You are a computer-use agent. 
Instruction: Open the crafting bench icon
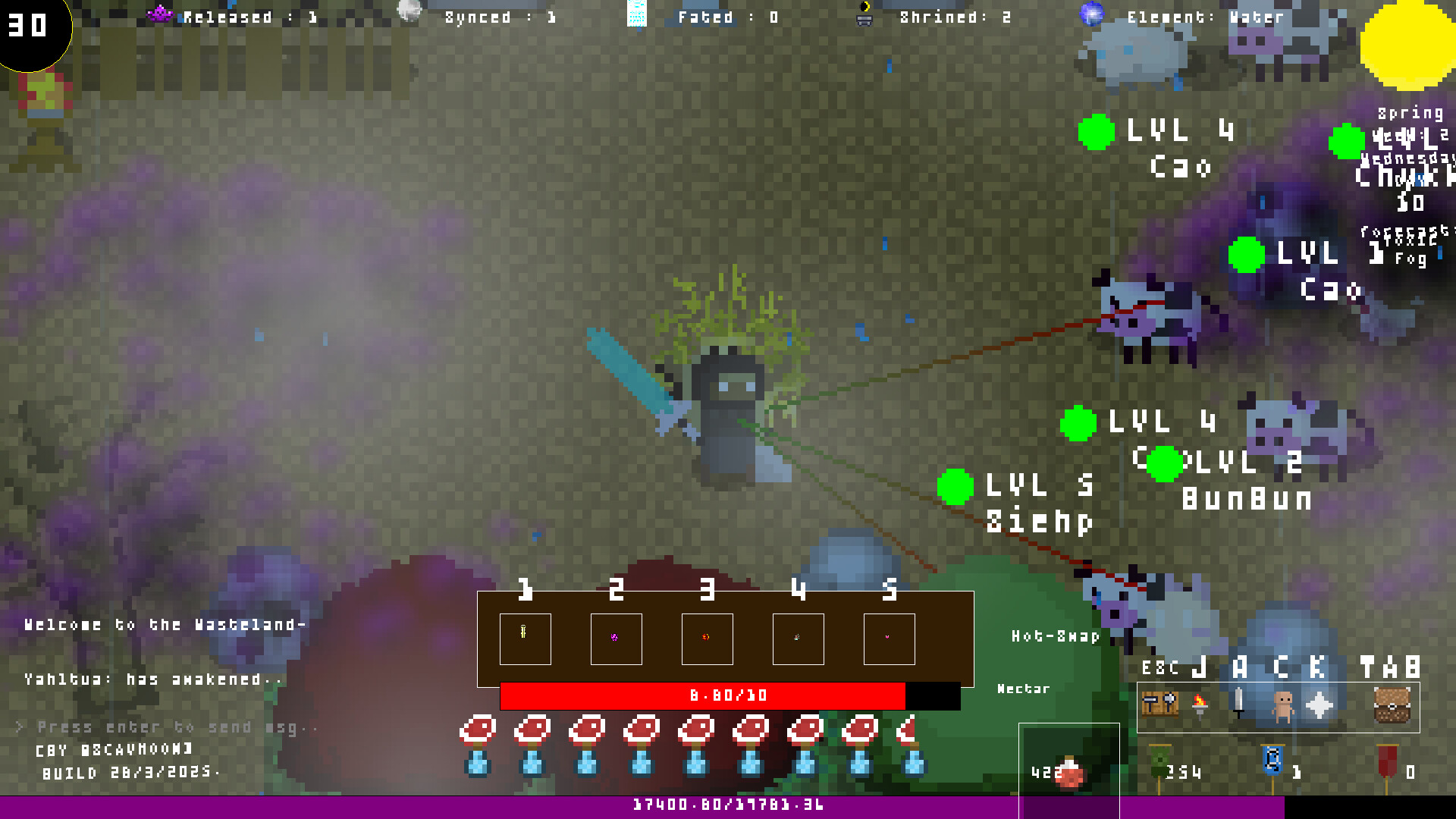(x=1159, y=702)
